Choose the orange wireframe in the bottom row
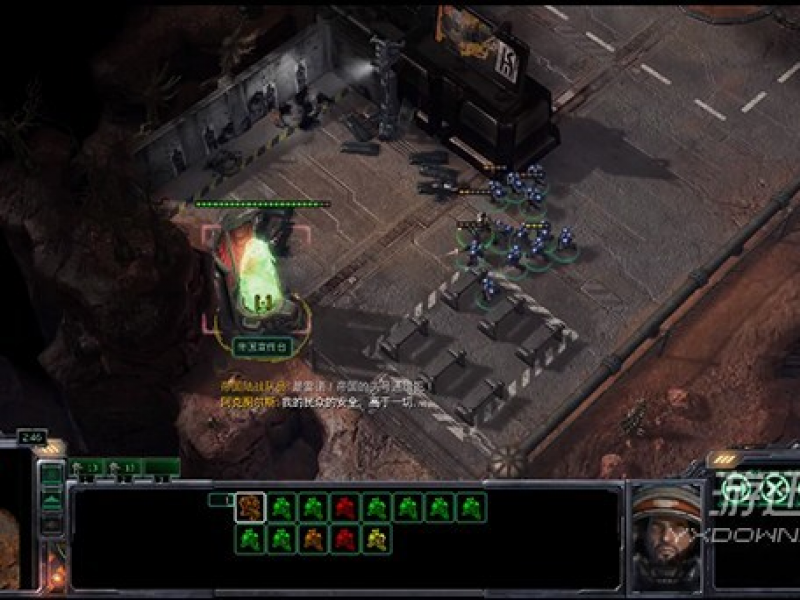 313,539
